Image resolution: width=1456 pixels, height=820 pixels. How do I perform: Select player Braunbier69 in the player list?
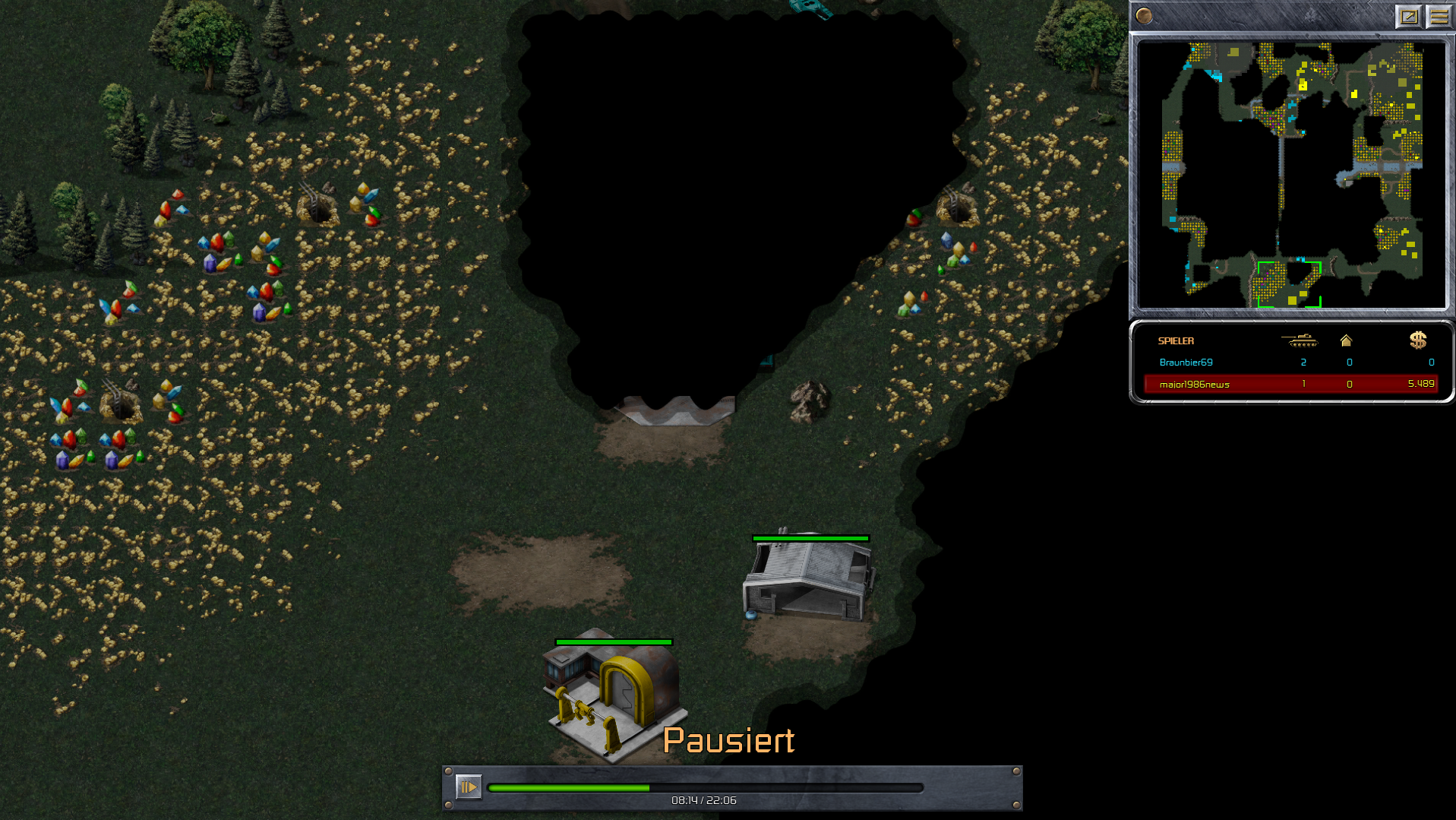pyautogui.click(x=1186, y=363)
